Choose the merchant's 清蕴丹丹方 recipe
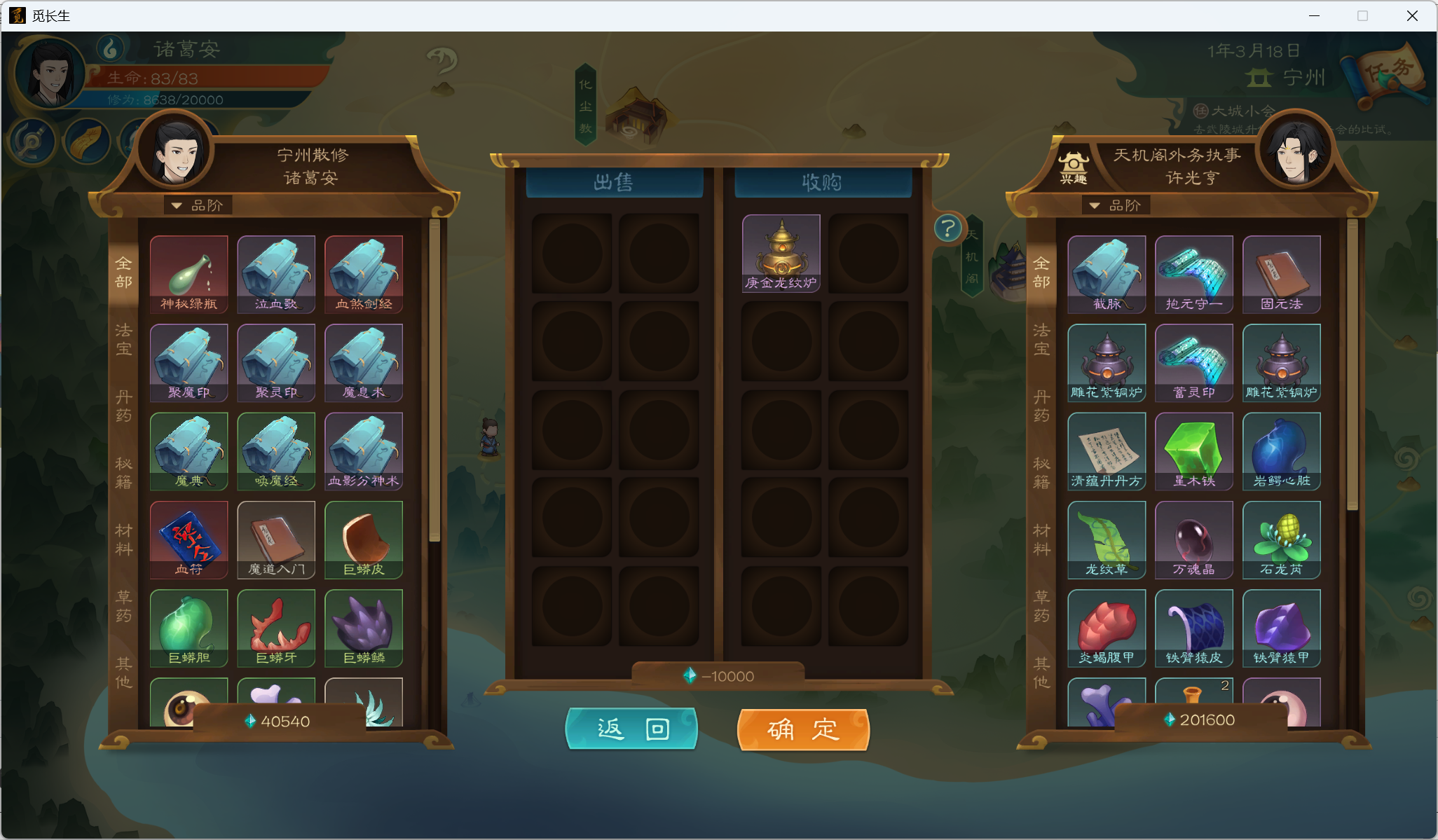 [1107, 450]
